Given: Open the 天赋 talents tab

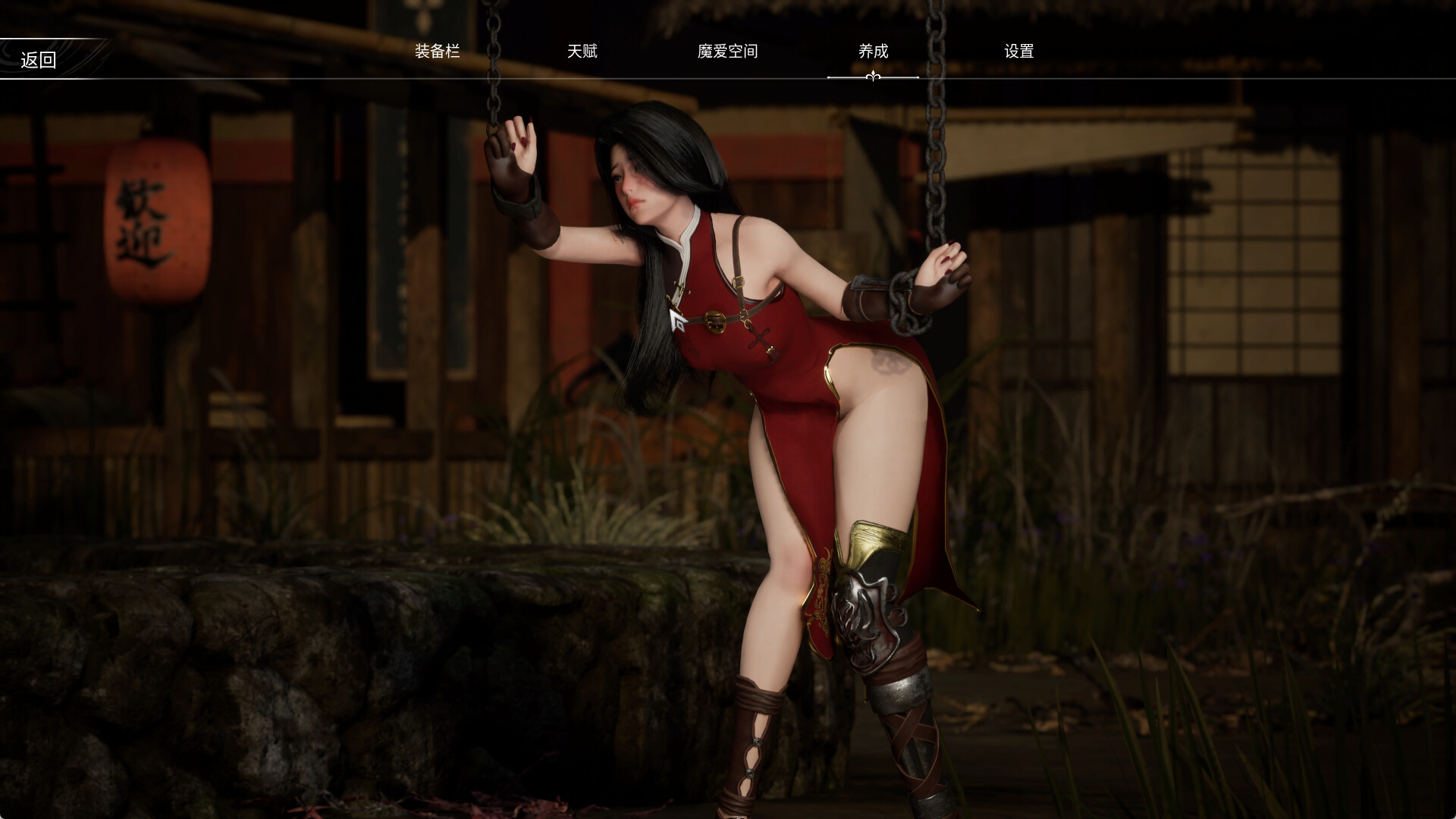Looking at the screenshot, I should coord(582,52).
